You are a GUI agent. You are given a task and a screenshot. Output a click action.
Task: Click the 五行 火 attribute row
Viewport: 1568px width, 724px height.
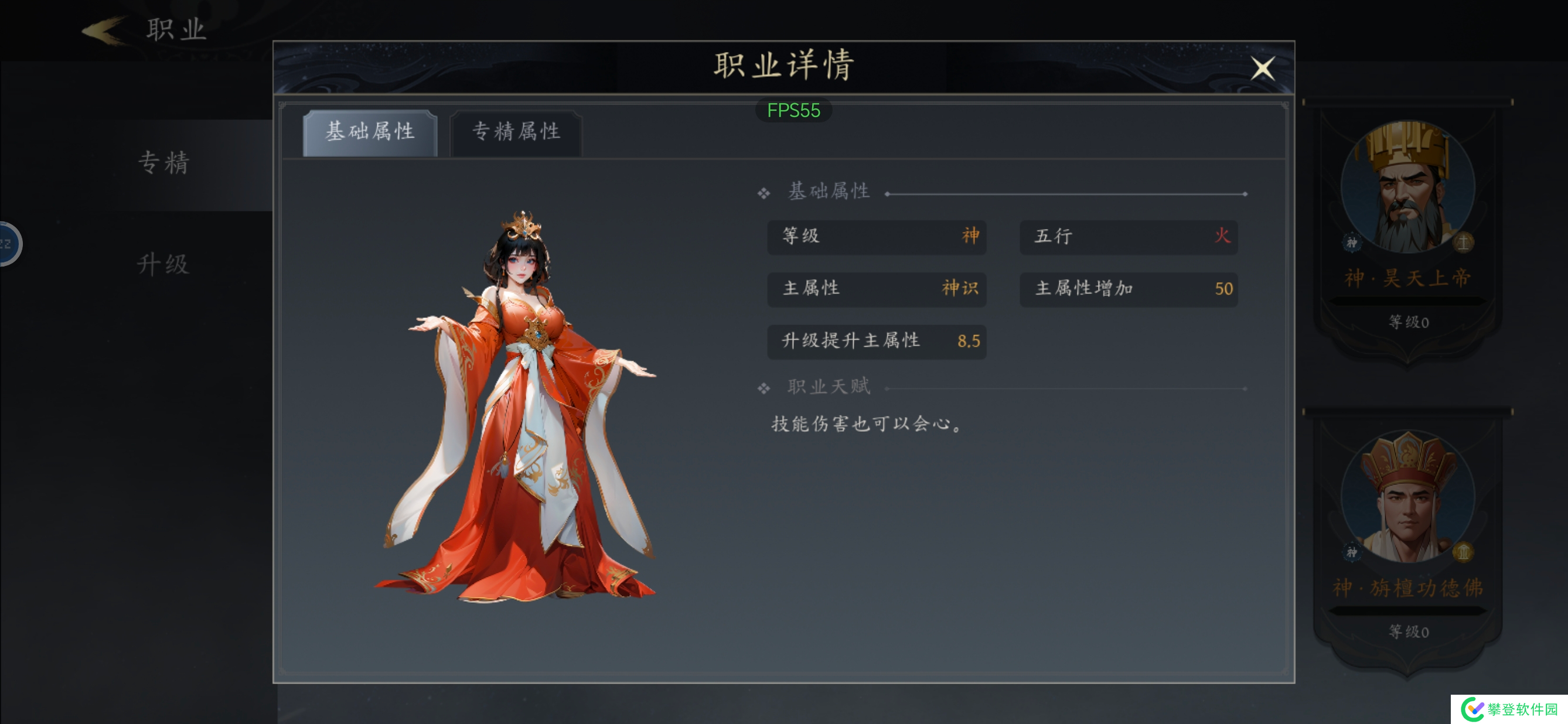1129,237
